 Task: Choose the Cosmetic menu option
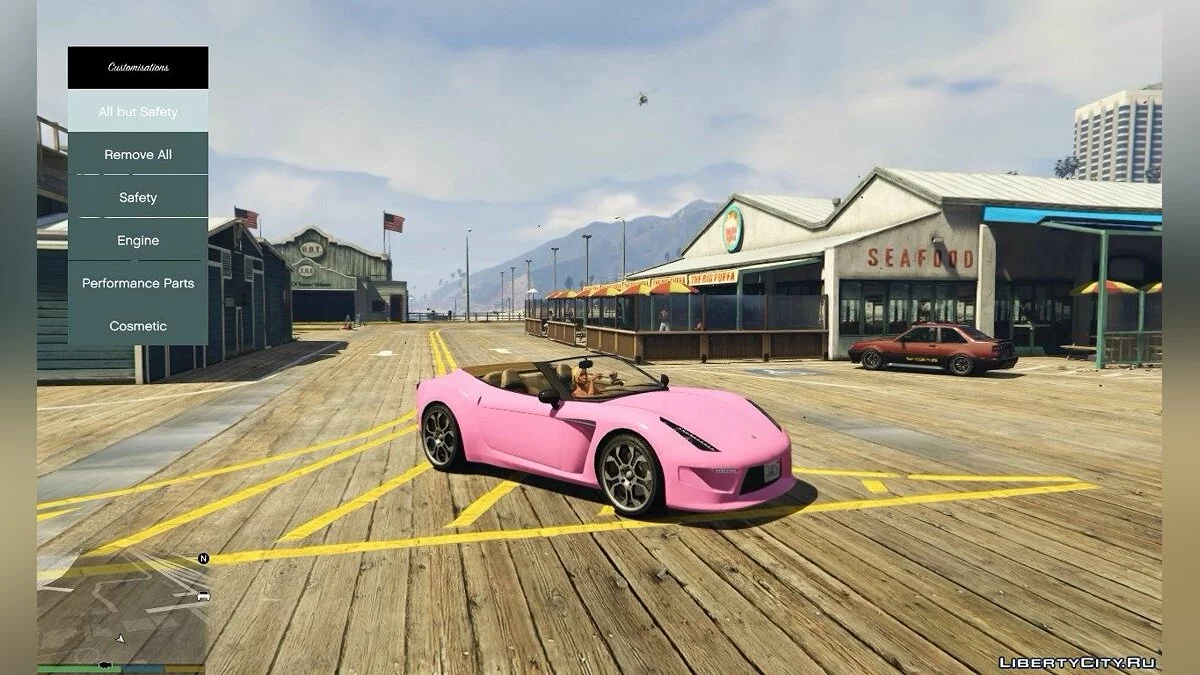(x=138, y=326)
